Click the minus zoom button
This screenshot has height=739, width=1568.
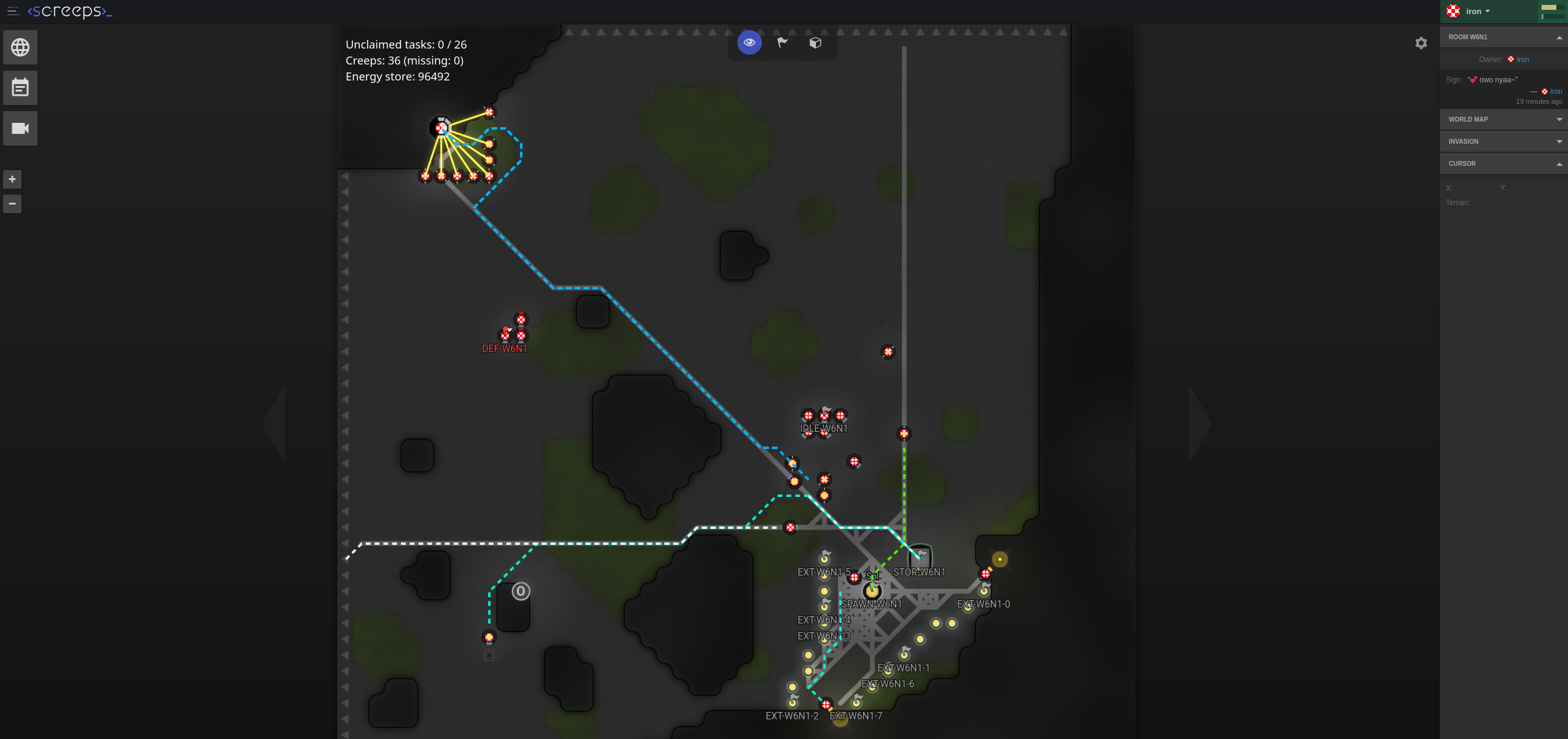[x=12, y=203]
